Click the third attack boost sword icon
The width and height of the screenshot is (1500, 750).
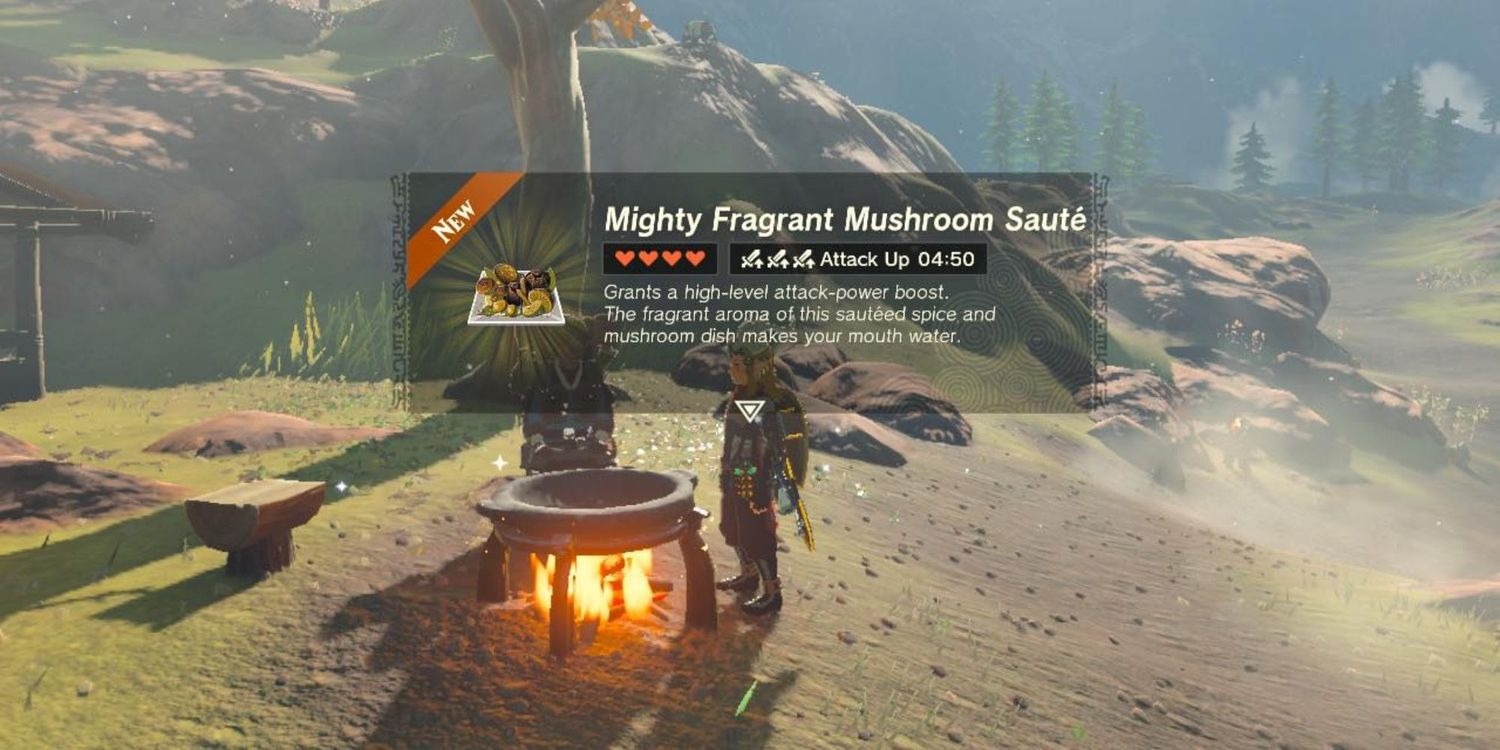pos(803,259)
